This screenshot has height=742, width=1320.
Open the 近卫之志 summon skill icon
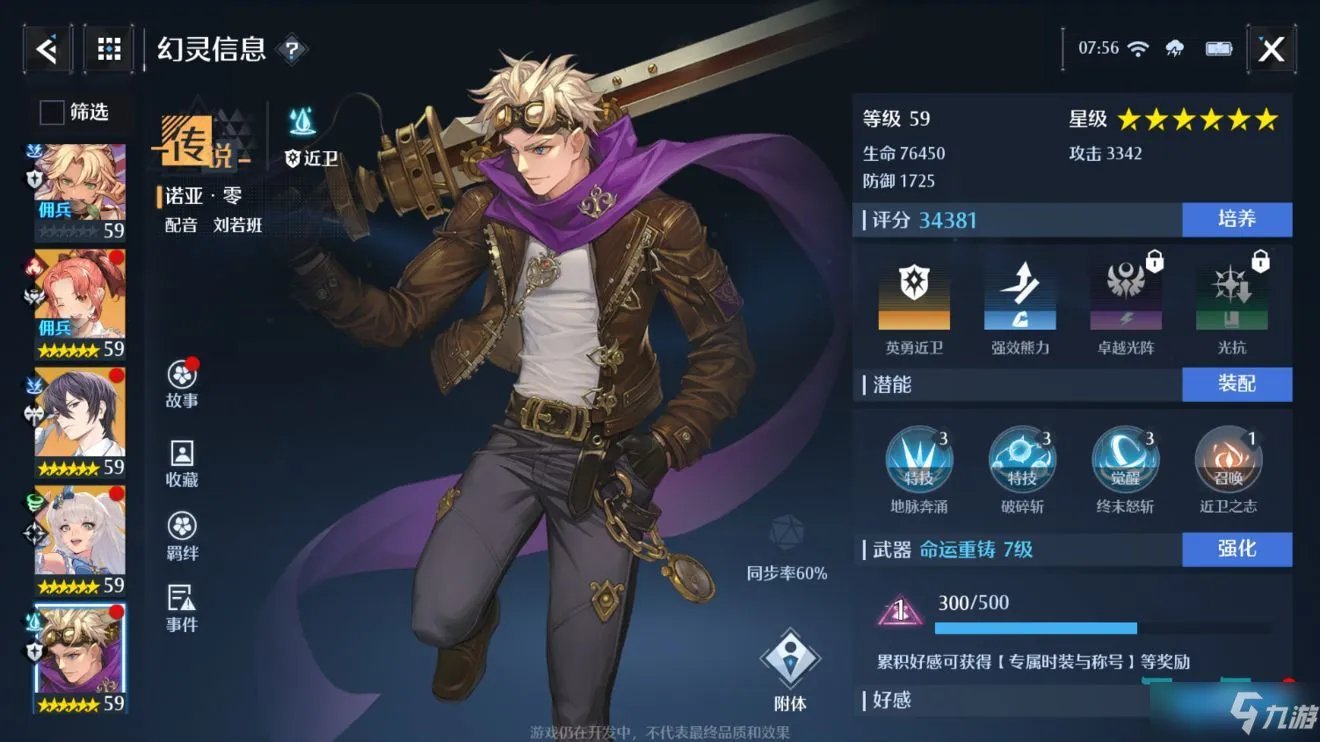point(1228,460)
